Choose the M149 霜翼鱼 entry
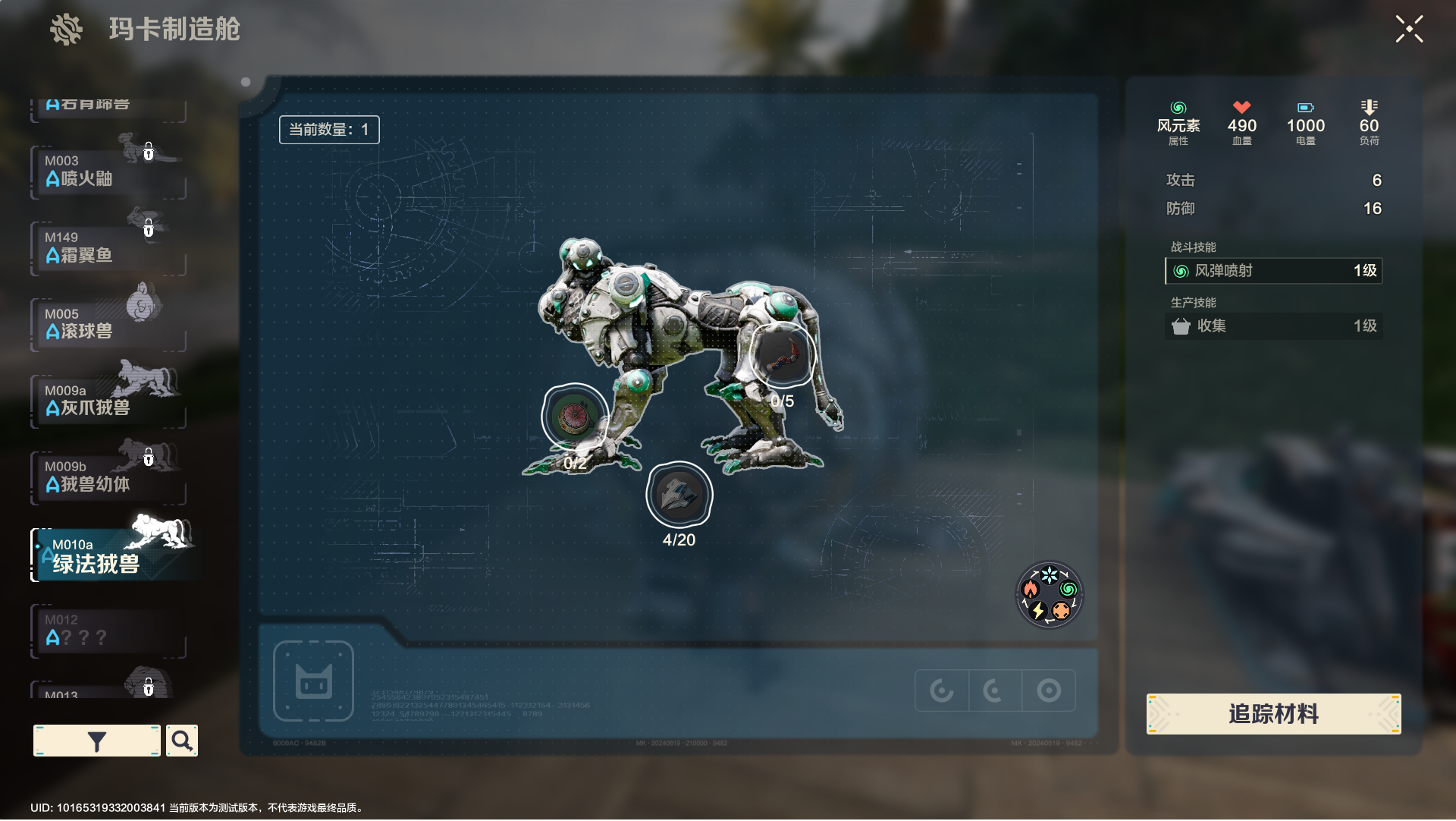The image size is (1456, 821). (x=108, y=248)
